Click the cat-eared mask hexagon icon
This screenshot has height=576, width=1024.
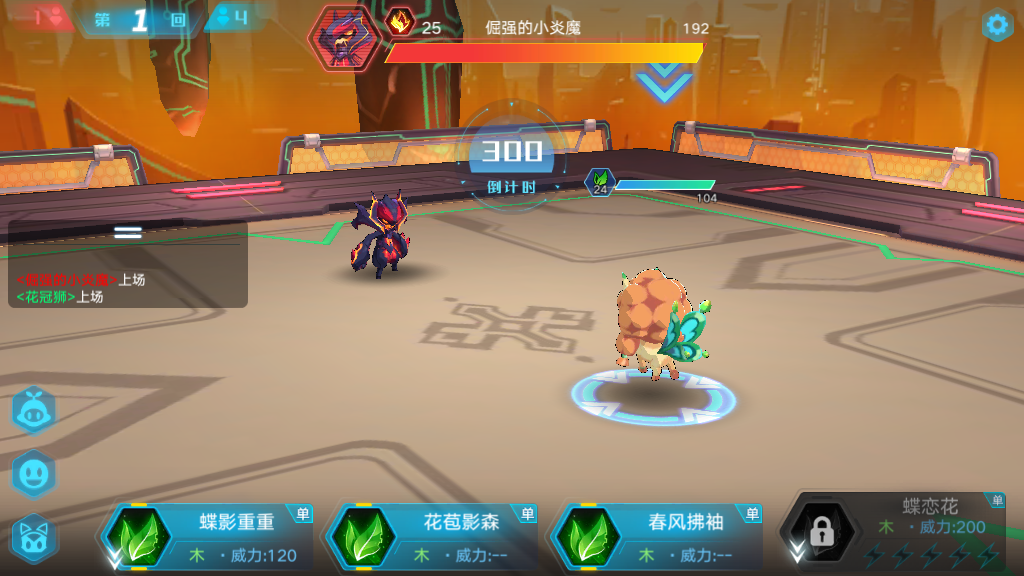33,537
